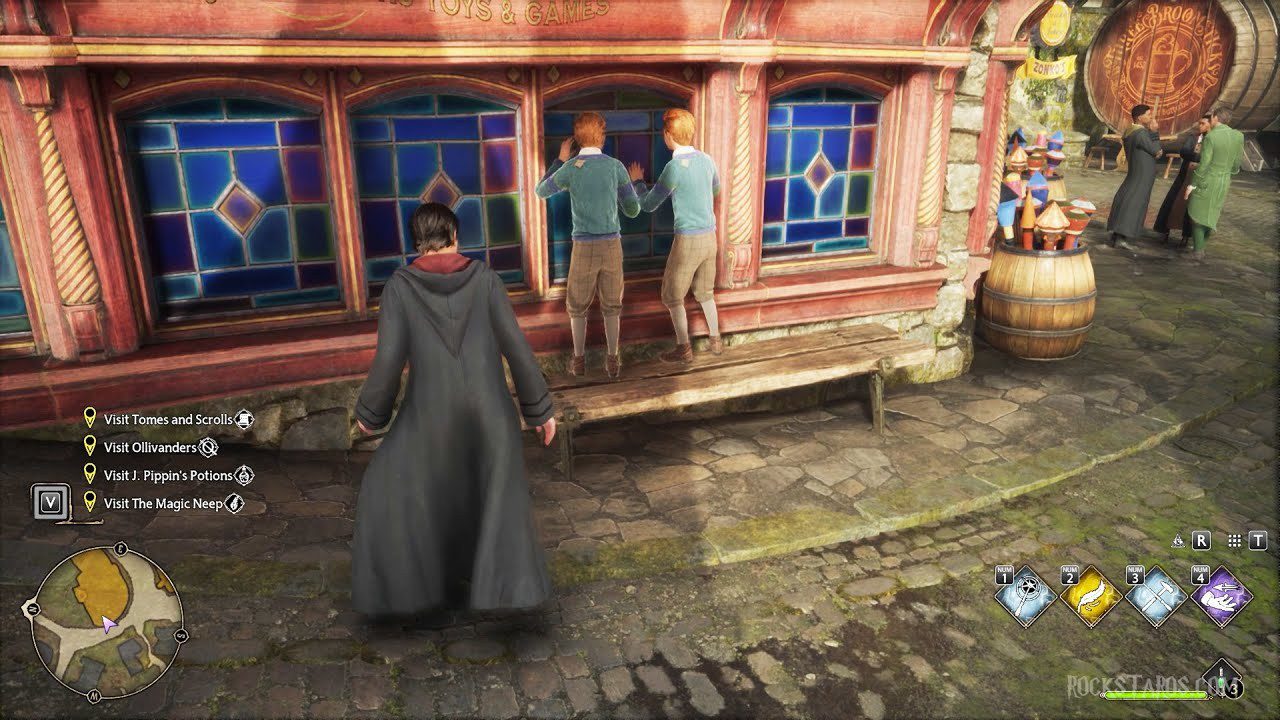Select the wand icon next to Visit Ollivanders
Viewport: 1280px width, 720px height.
tap(208, 447)
